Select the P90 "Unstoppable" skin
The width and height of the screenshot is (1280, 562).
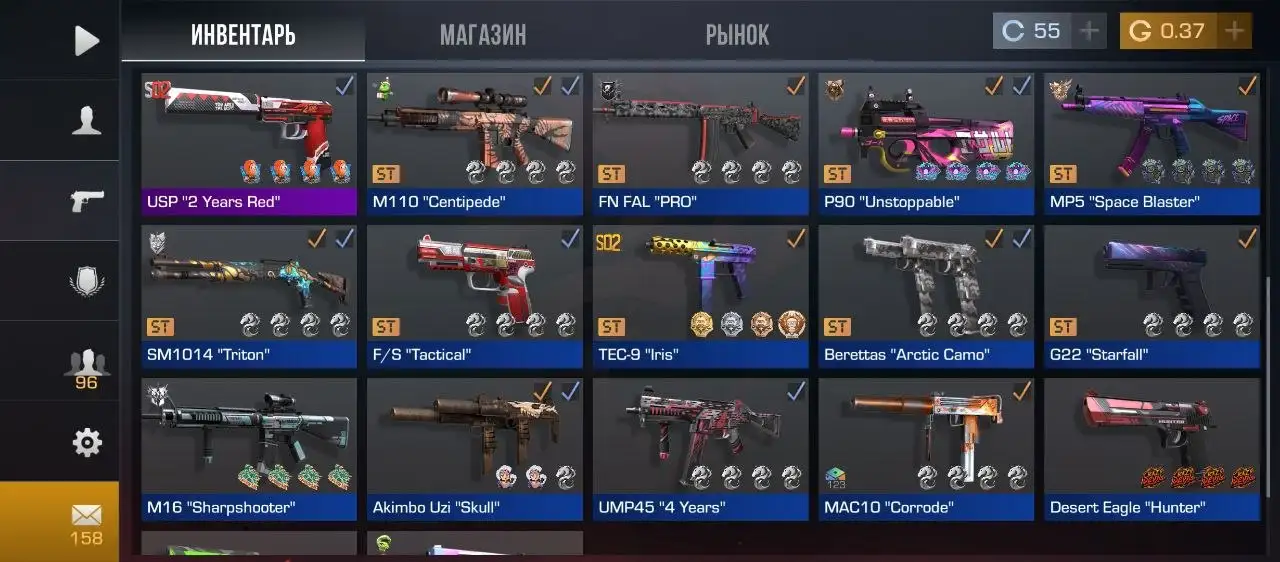[x=926, y=143]
